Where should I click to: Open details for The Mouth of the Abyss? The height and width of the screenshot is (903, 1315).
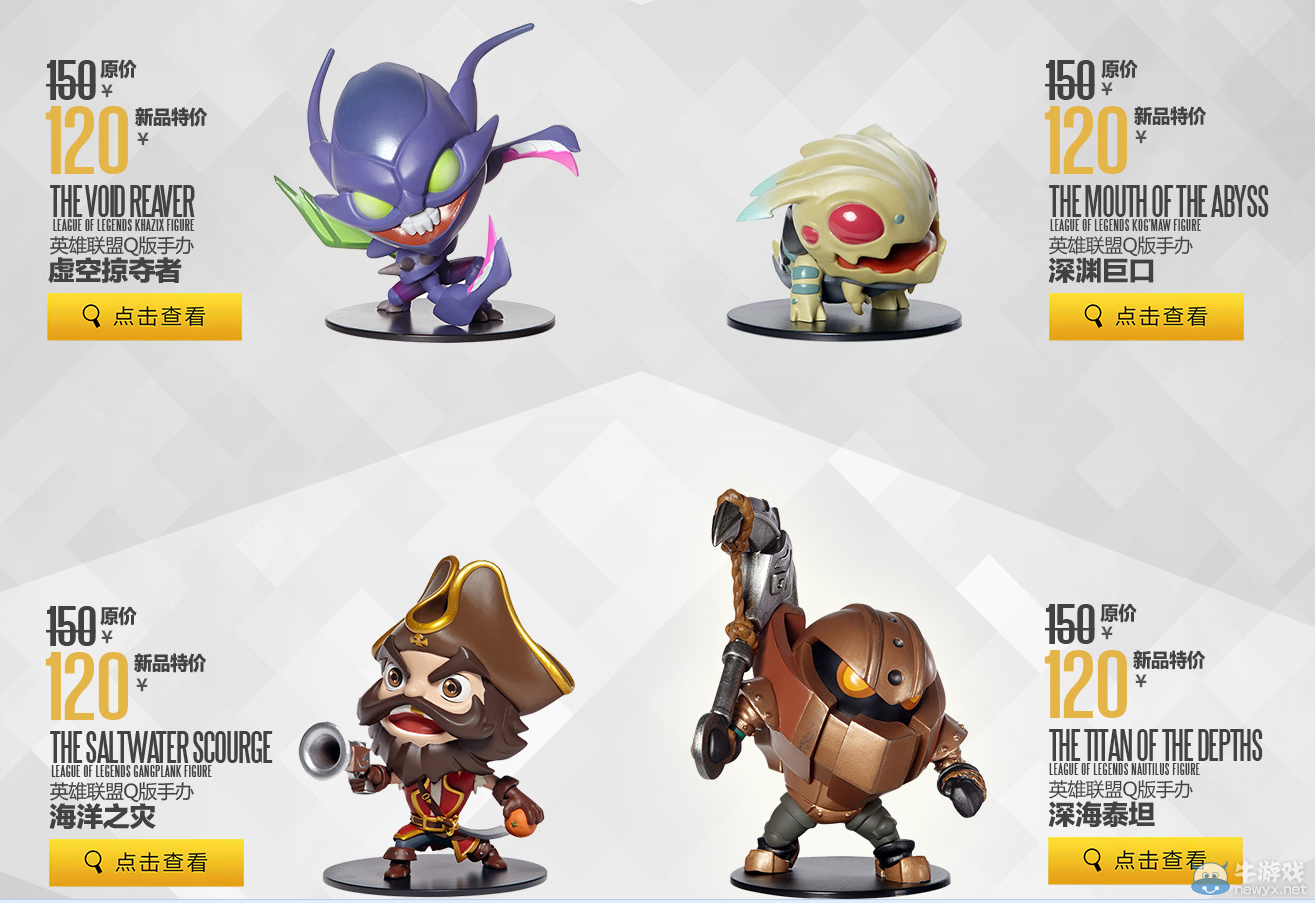pos(1145,317)
